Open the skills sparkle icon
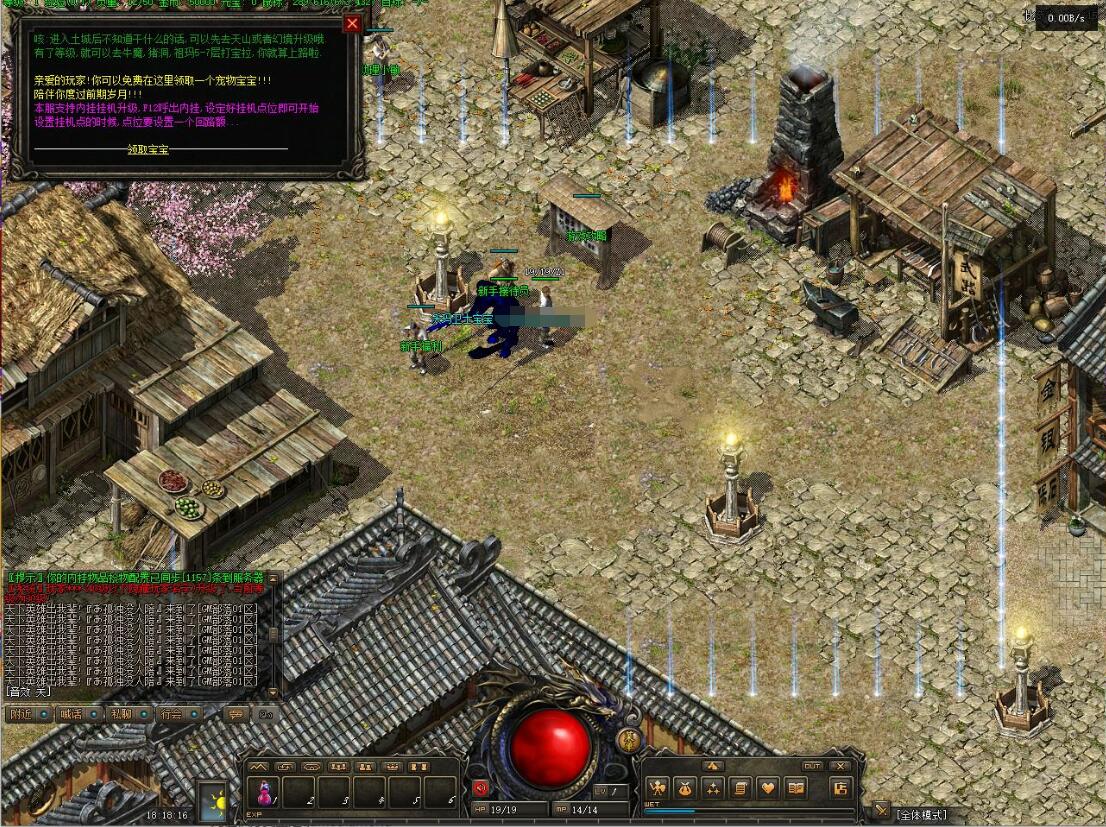The image size is (1106, 827). click(712, 788)
